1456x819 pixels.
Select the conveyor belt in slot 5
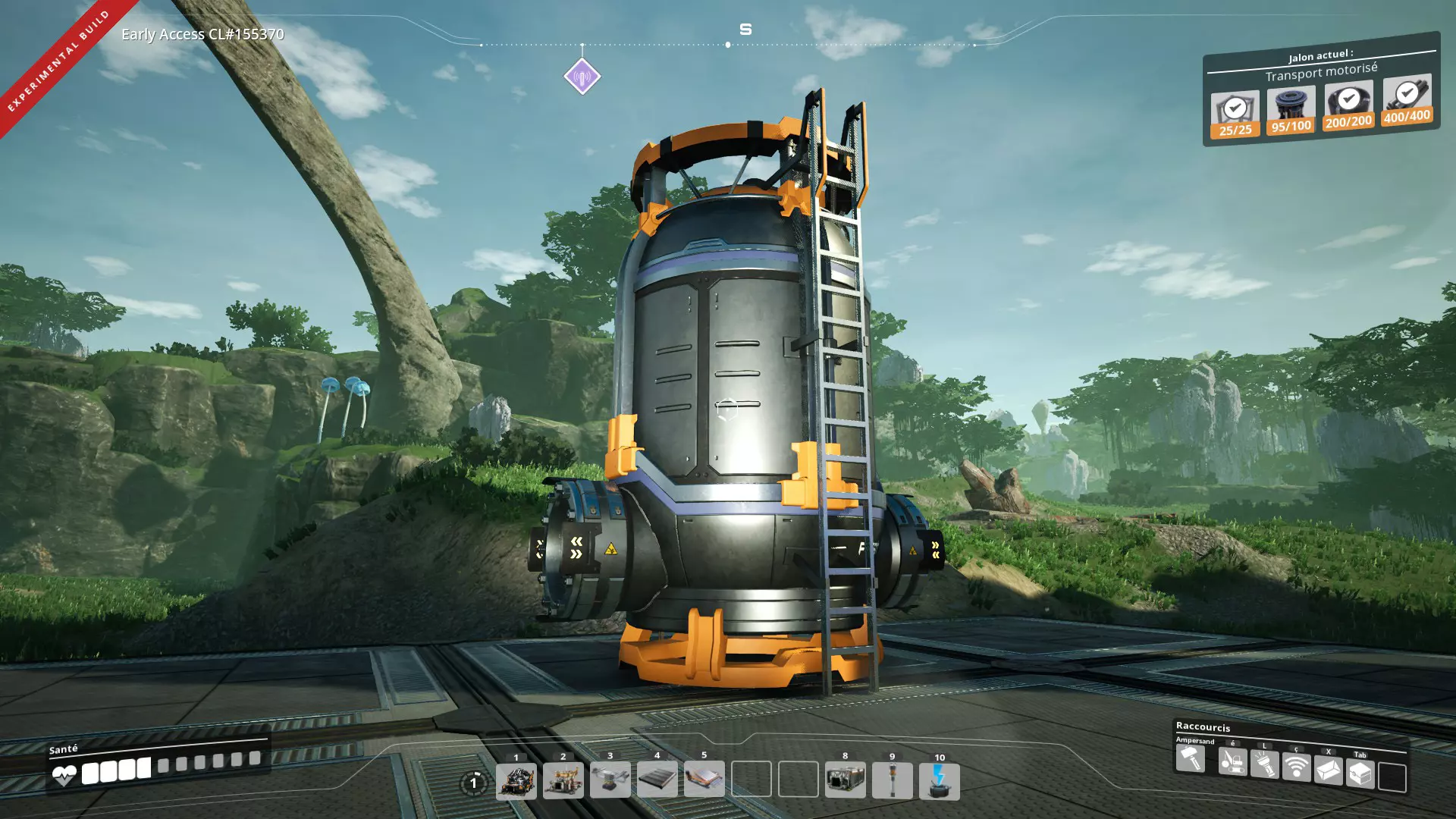(x=704, y=779)
